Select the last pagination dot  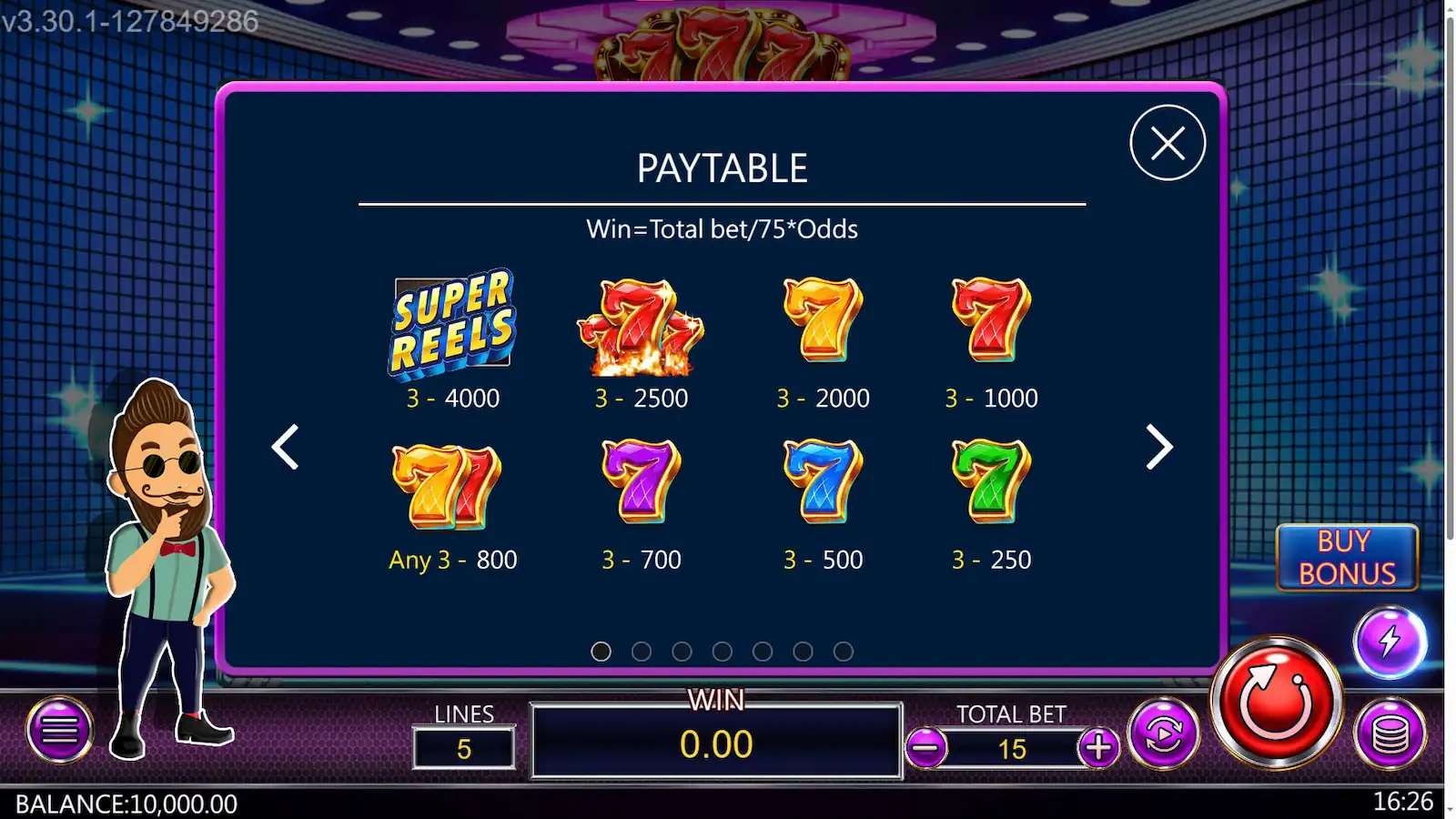(x=843, y=652)
